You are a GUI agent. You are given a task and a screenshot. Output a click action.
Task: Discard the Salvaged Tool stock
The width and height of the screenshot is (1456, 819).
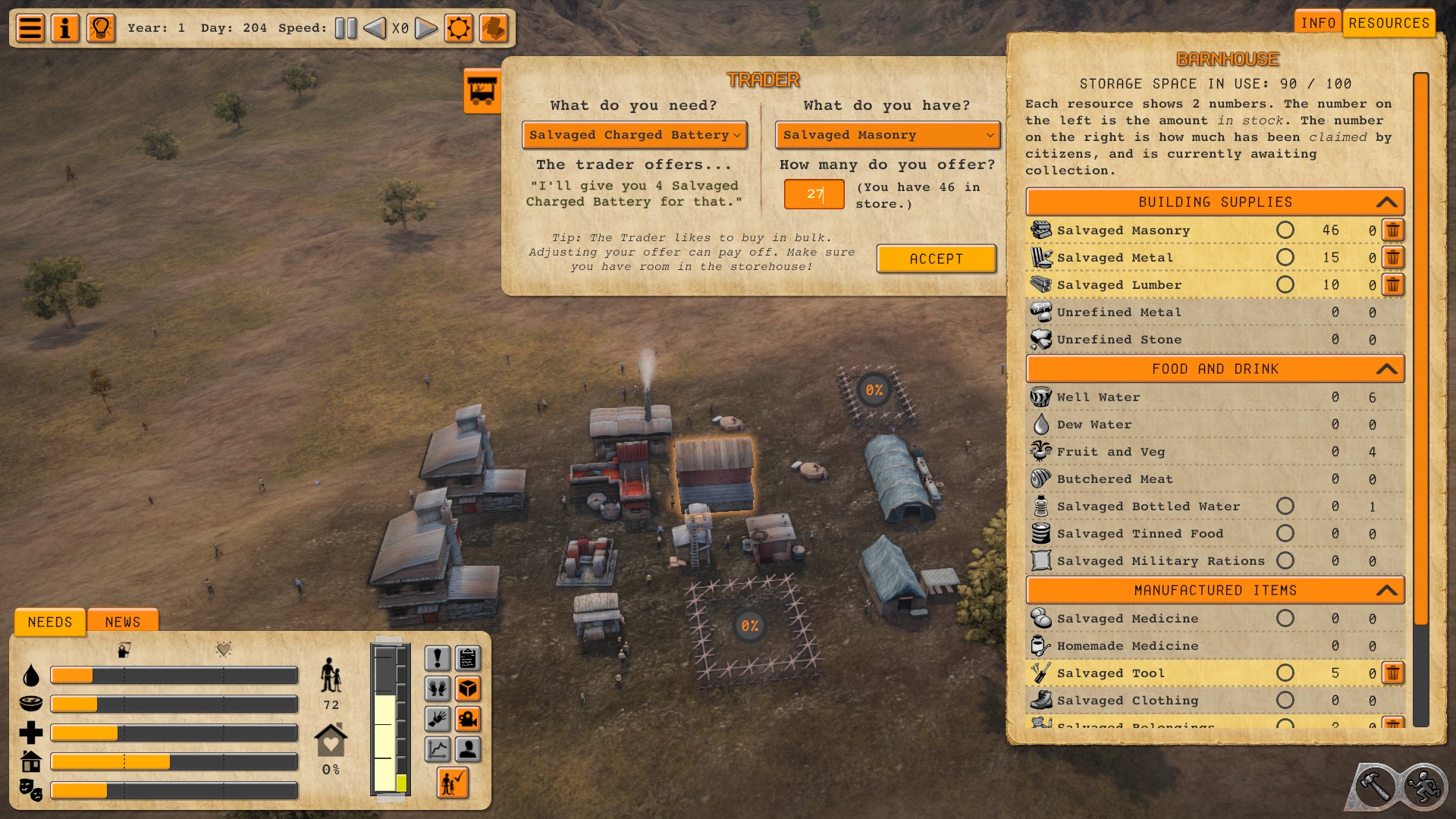pos(1393,673)
